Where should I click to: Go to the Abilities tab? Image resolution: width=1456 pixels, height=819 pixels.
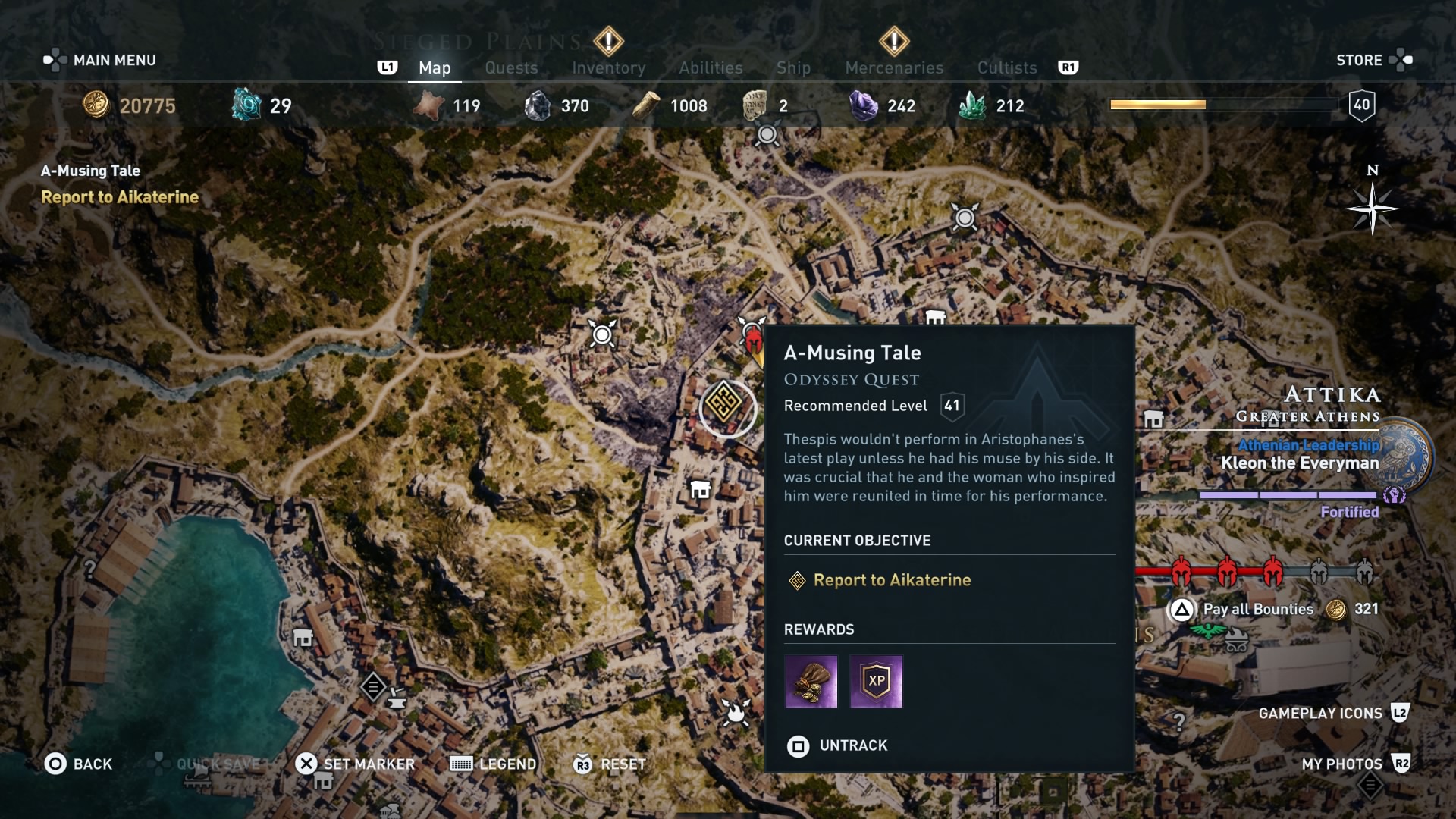coord(711,67)
